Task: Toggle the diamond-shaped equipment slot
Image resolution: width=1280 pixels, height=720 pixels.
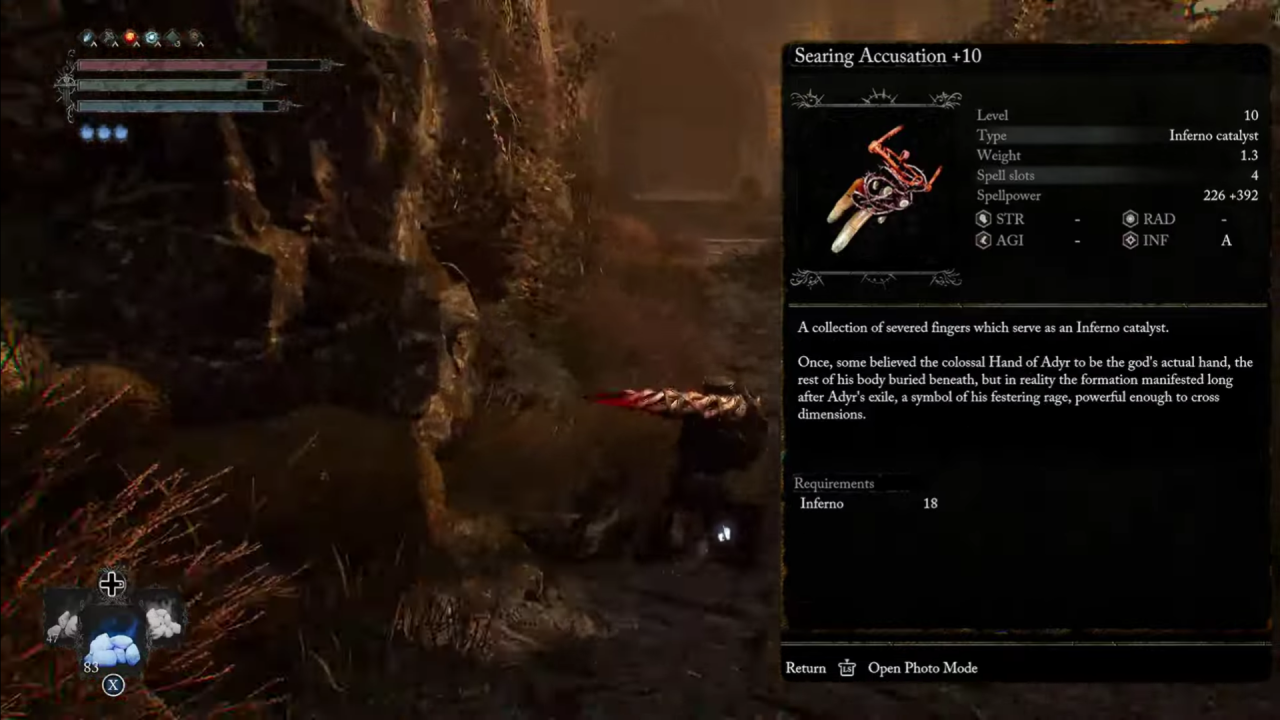Action: 172,37
